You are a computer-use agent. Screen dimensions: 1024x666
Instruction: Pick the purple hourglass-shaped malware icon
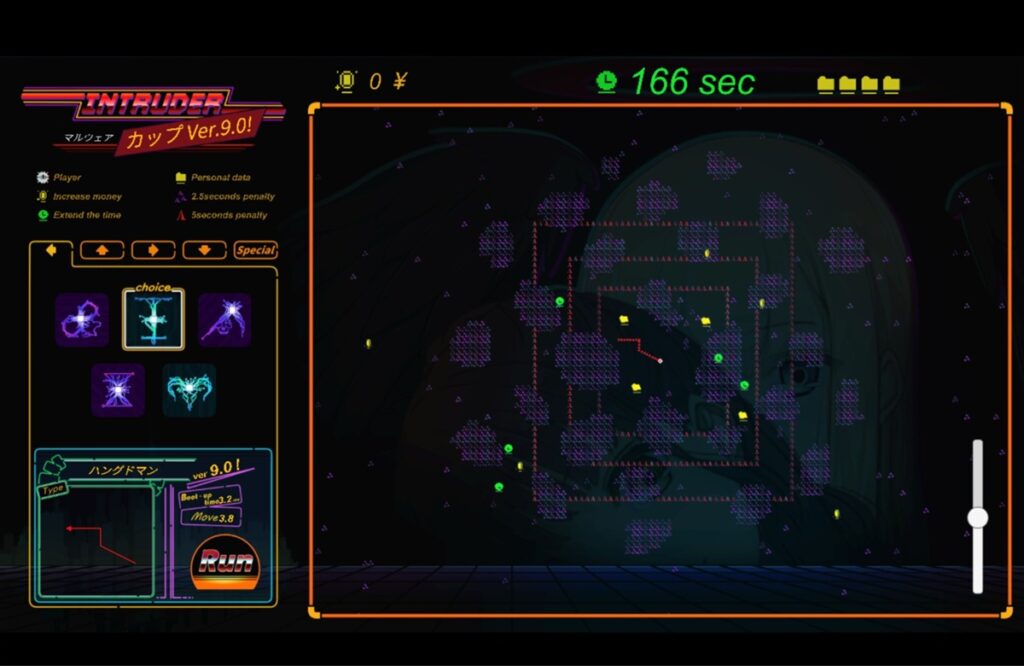coord(118,389)
